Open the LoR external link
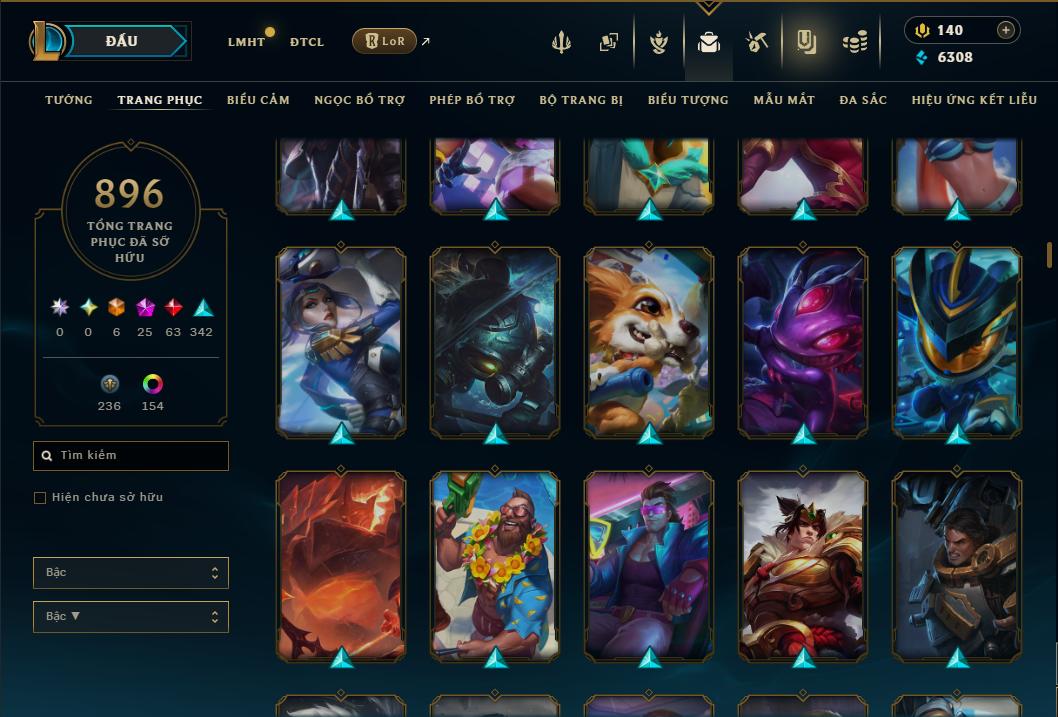This screenshot has height=717, width=1058. tap(385, 41)
